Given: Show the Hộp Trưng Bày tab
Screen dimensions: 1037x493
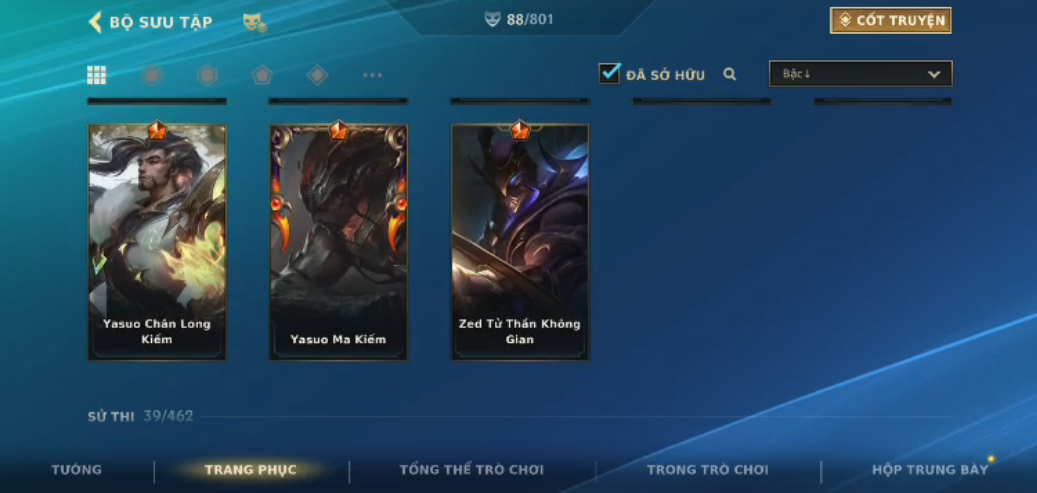Looking at the screenshot, I should (x=929, y=470).
